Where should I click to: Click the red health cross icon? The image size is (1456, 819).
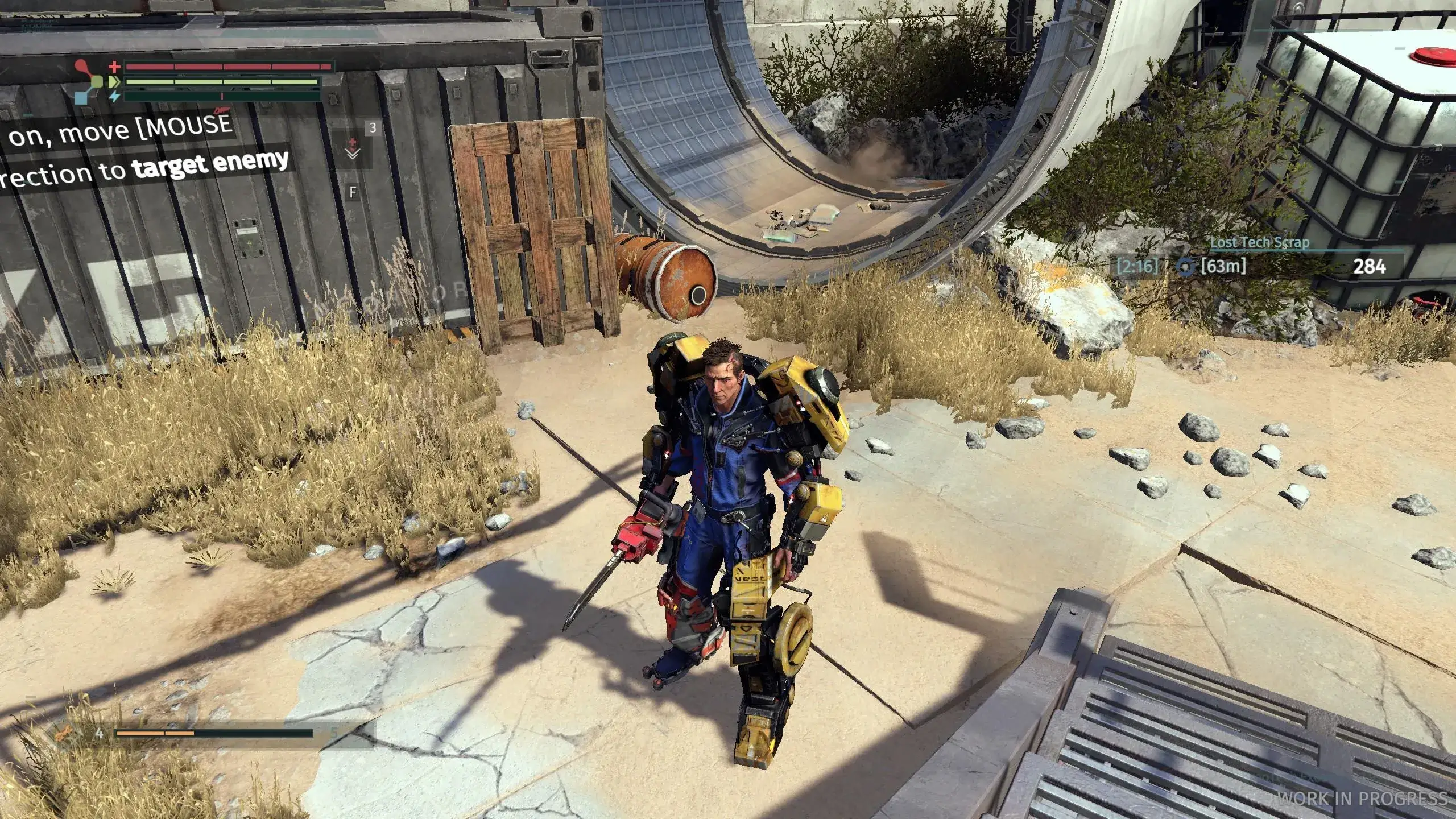tap(115, 67)
